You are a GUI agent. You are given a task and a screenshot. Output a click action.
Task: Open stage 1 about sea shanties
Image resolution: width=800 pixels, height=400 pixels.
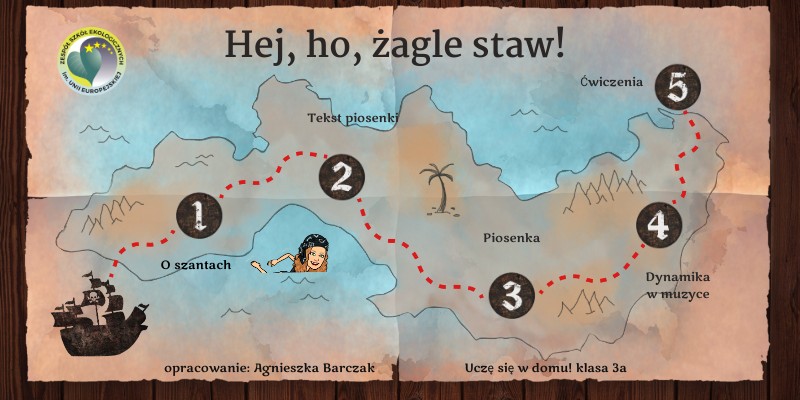(197, 215)
